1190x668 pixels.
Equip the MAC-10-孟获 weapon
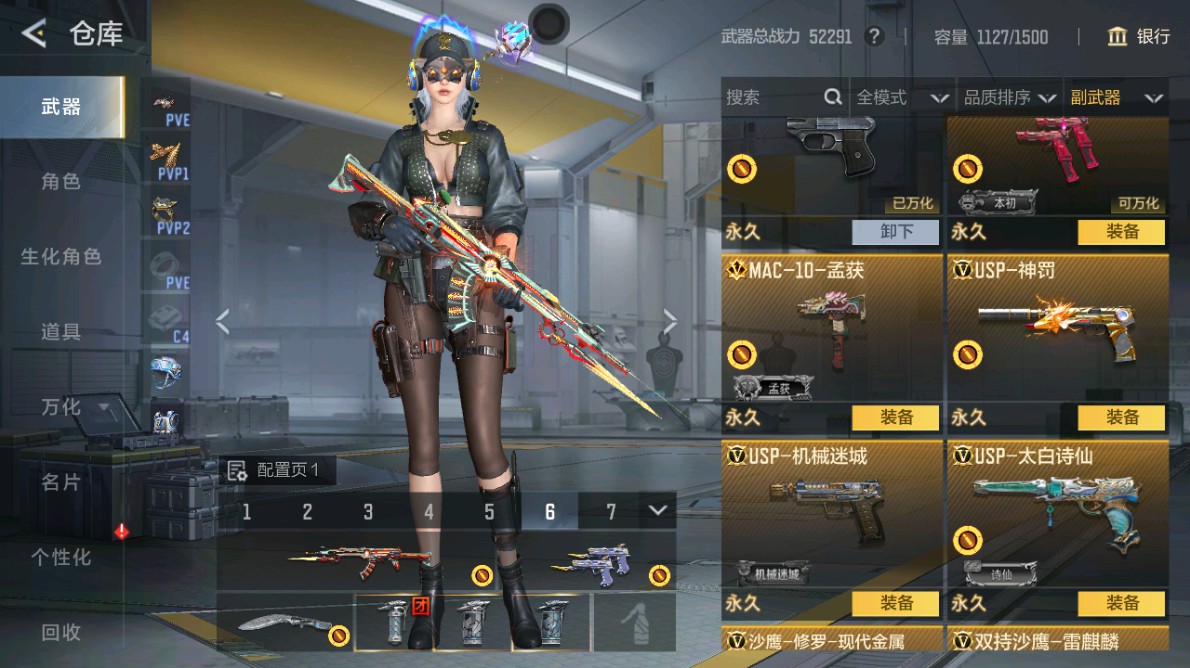pos(895,418)
